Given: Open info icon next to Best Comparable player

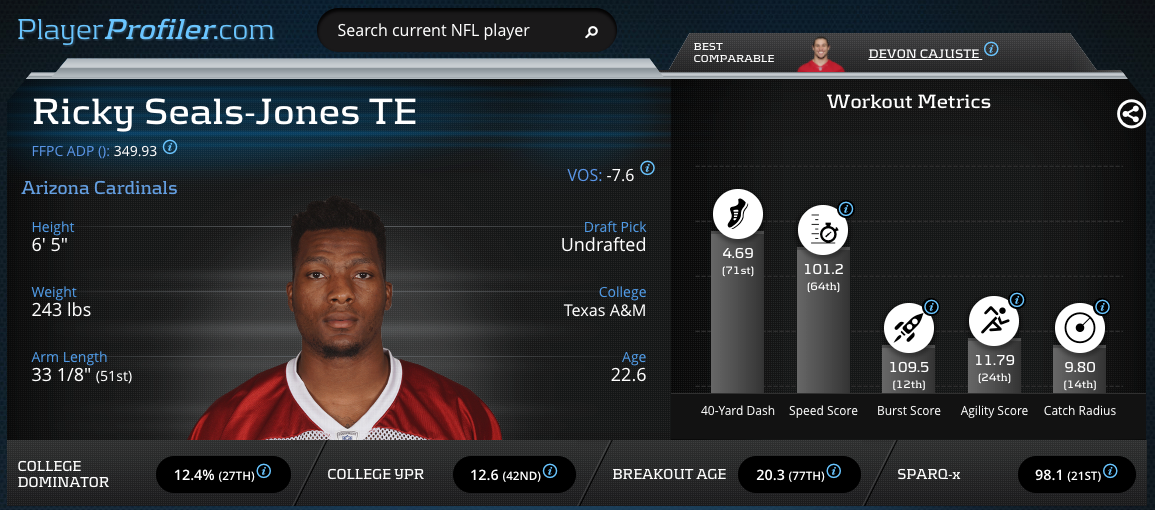Looking at the screenshot, I should pos(991,49).
